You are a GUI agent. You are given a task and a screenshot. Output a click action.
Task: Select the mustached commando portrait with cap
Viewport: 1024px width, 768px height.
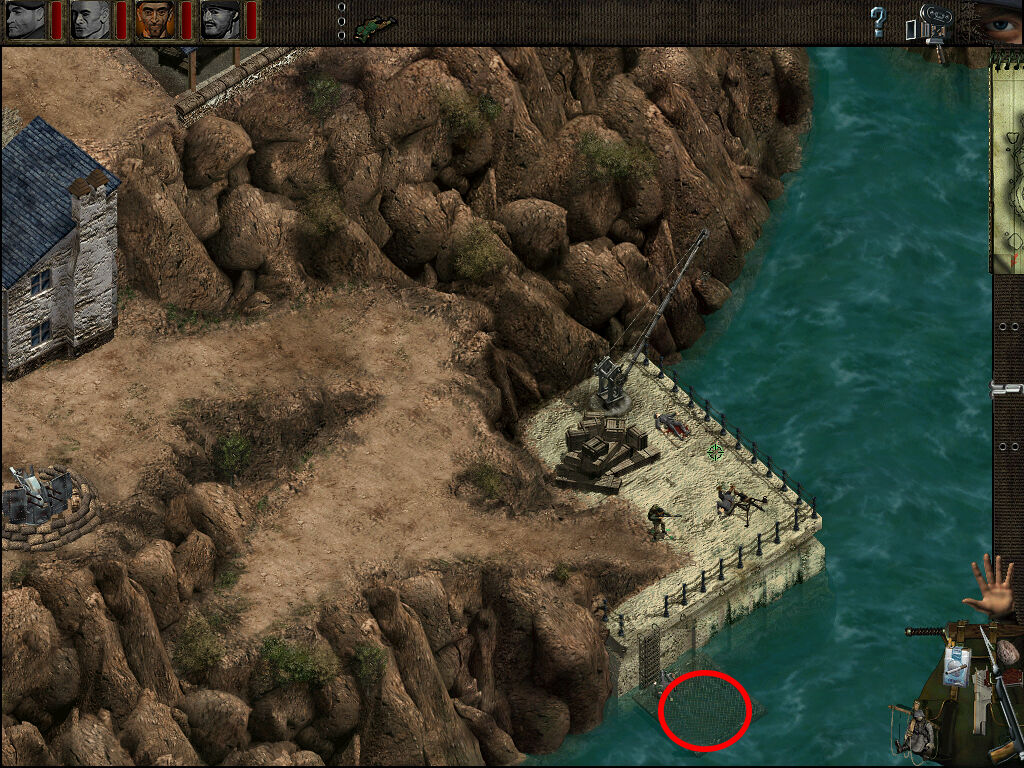pyautogui.click(x=220, y=19)
